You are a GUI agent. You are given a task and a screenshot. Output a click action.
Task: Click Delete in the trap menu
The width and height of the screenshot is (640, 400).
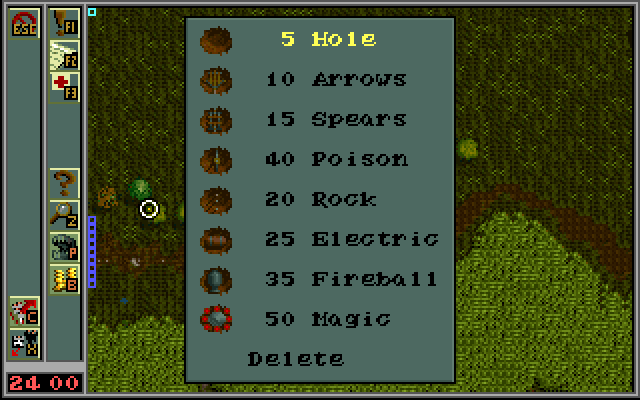(x=296, y=359)
